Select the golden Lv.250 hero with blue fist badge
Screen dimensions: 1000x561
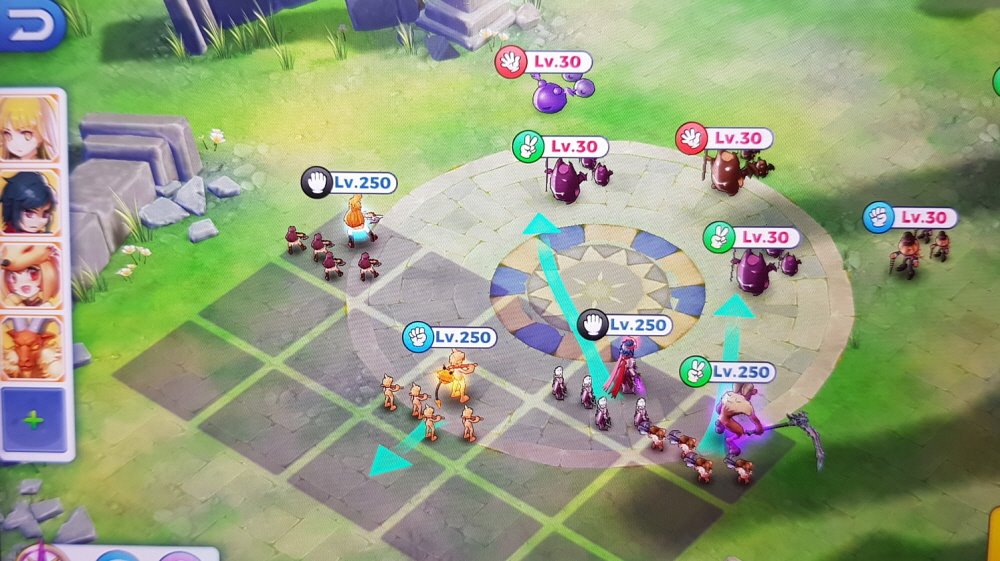click(x=456, y=375)
